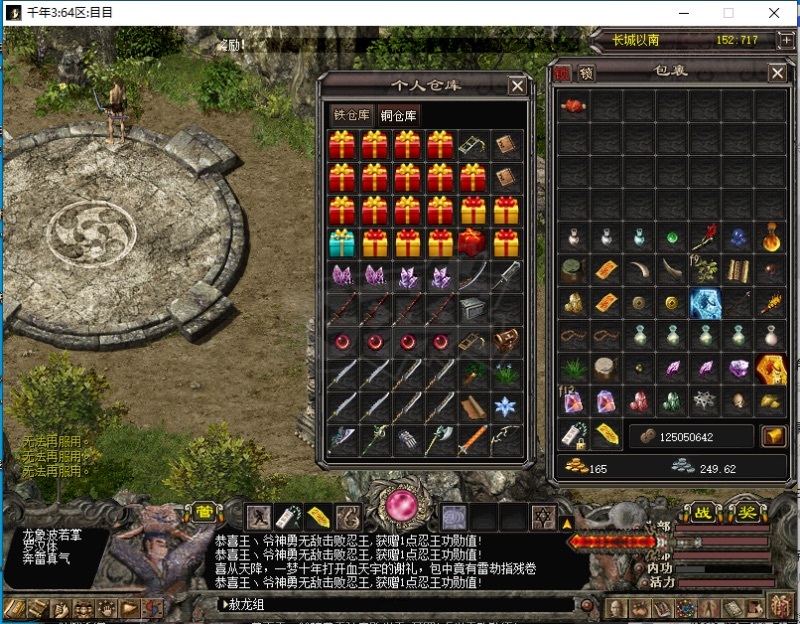800x624 pixels.
Task: Select the orange flask potion
Action: point(772,238)
